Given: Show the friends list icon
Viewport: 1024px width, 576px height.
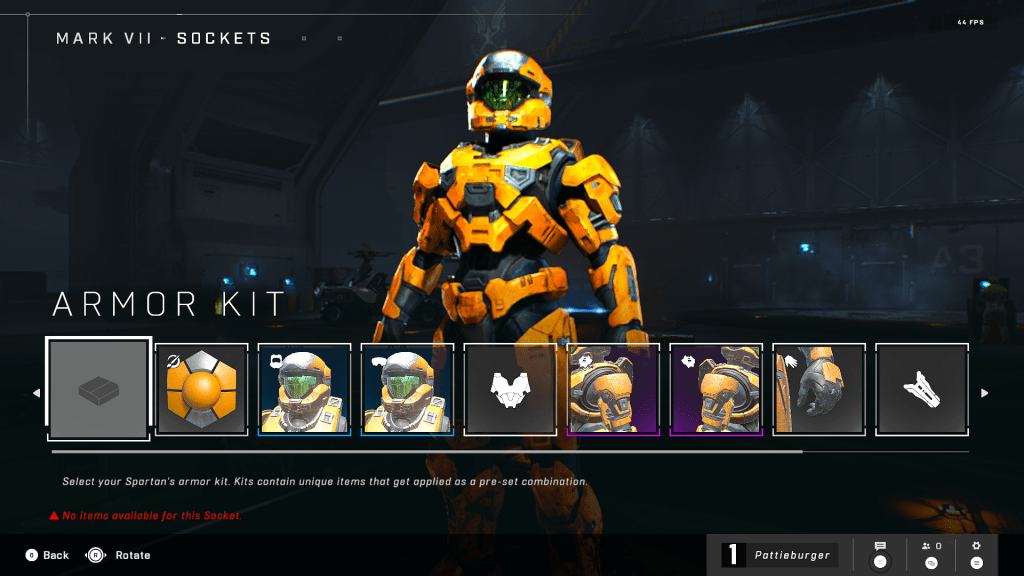Looking at the screenshot, I should coord(931,554).
